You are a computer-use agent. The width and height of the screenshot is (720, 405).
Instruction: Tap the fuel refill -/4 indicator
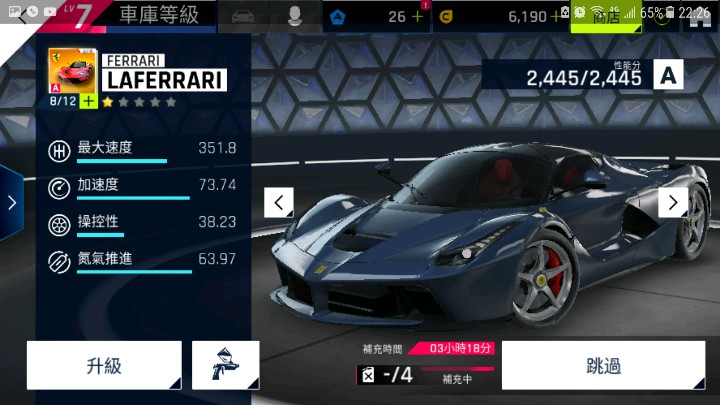(x=386, y=375)
